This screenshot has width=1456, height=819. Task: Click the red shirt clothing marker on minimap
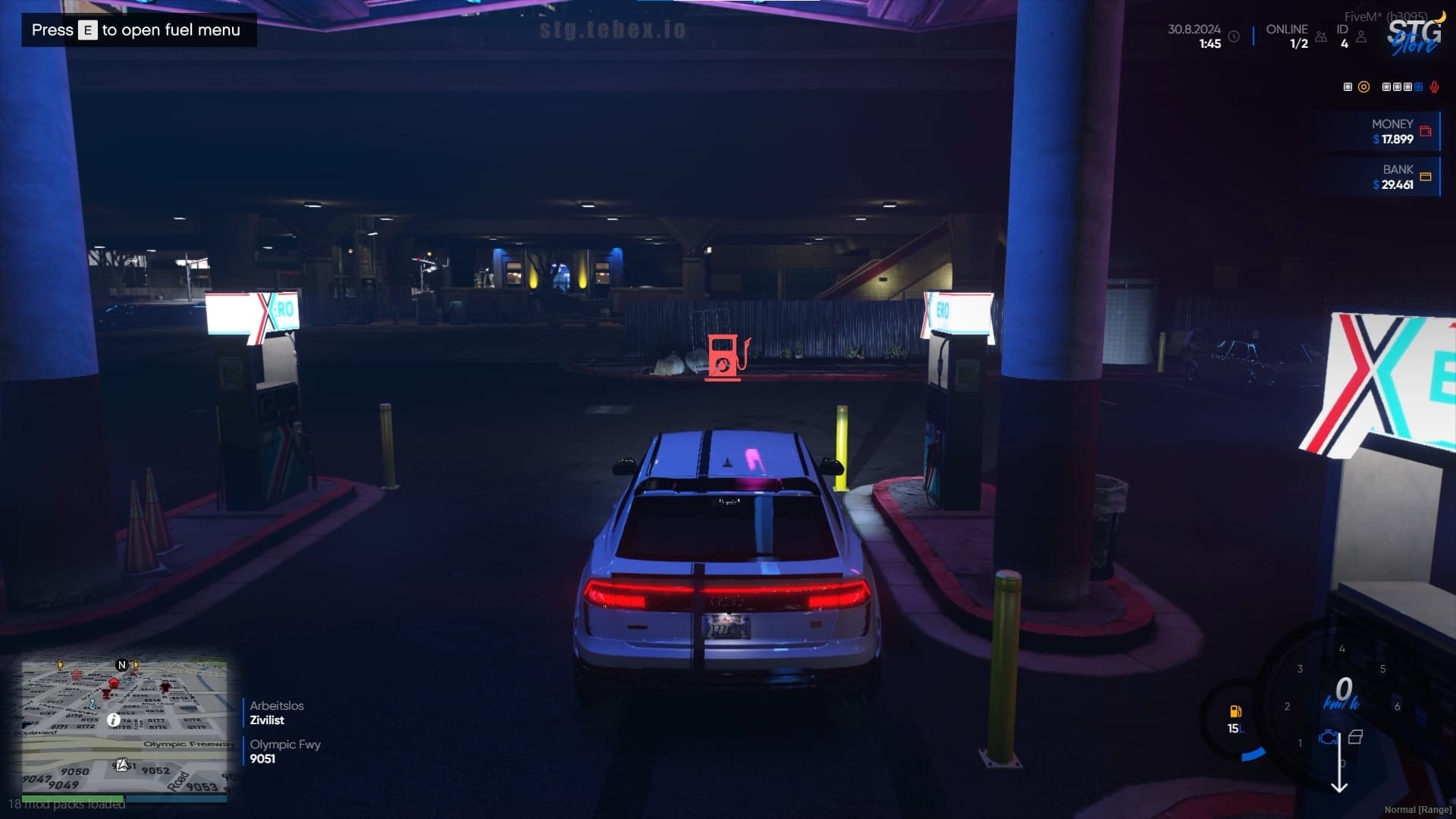point(166,688)
